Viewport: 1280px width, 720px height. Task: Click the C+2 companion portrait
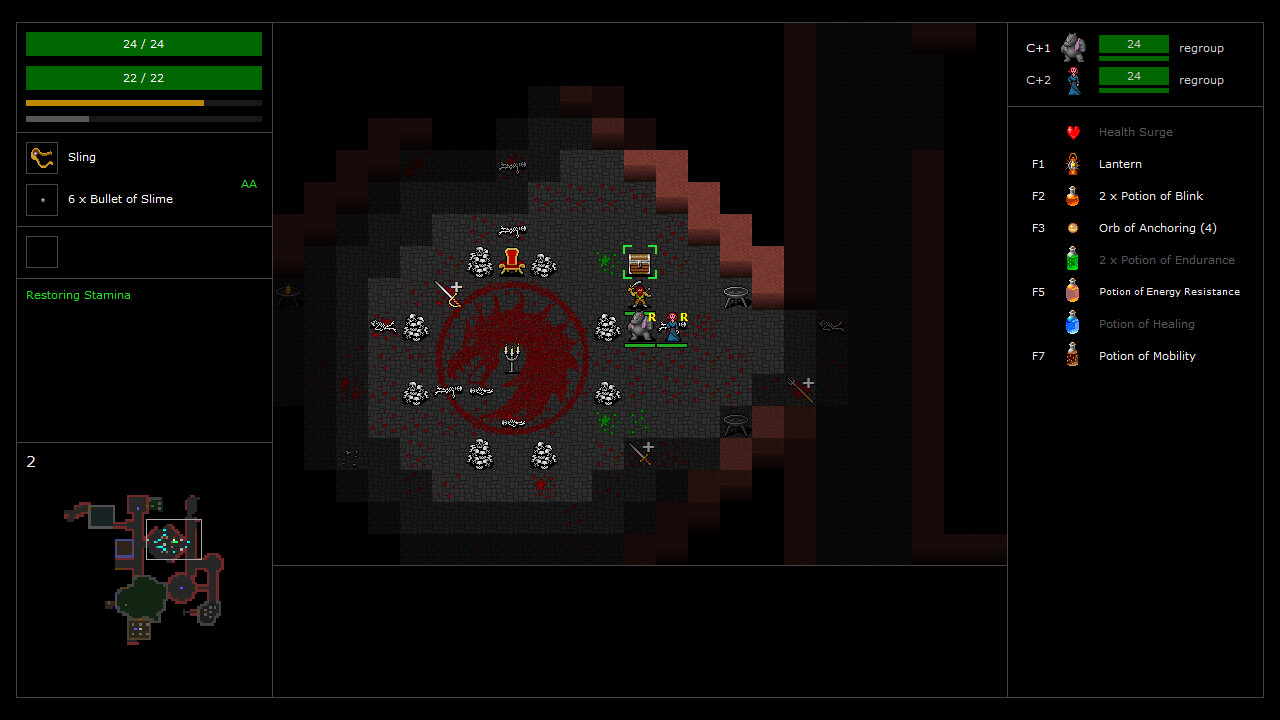(1072, 78)
